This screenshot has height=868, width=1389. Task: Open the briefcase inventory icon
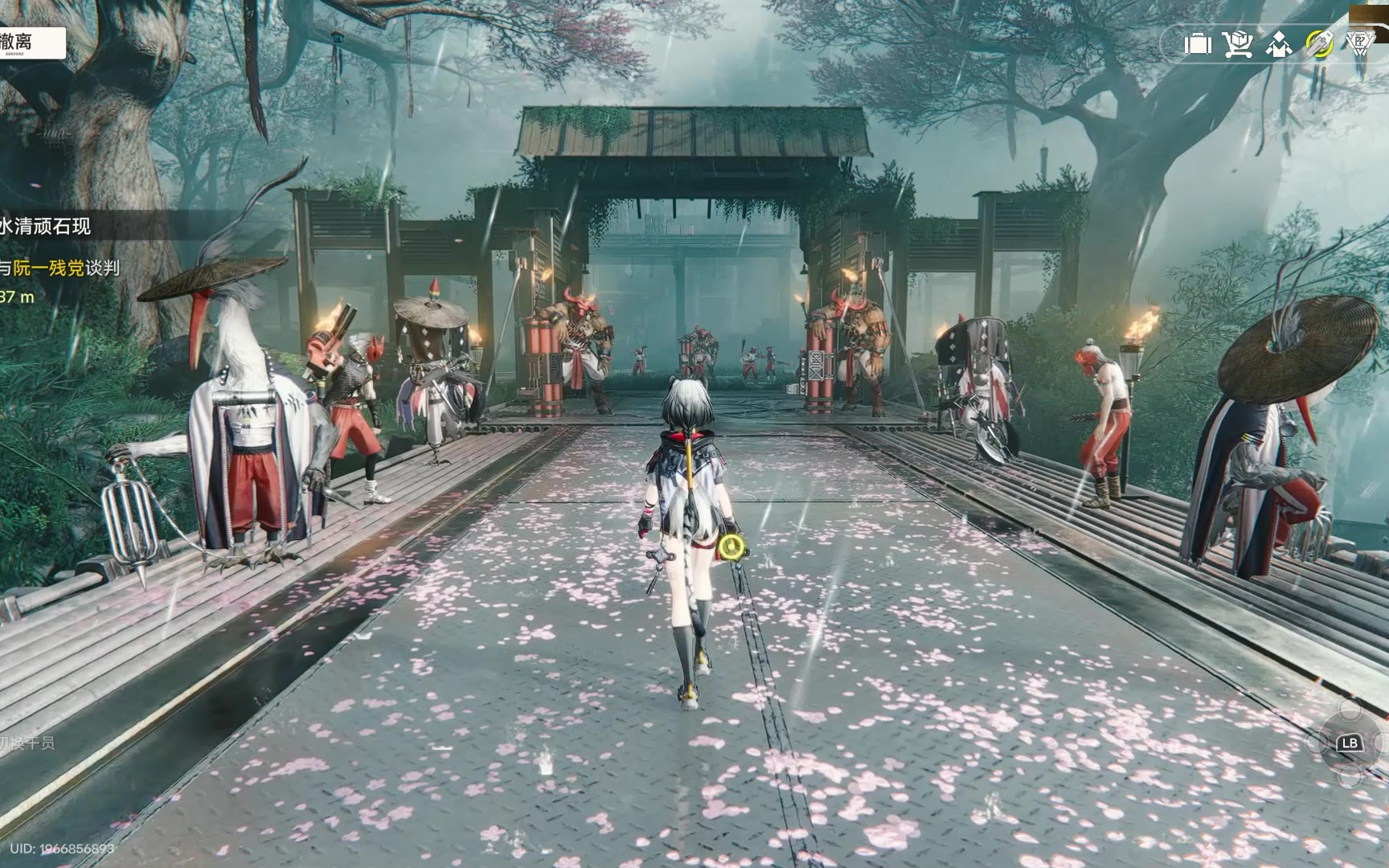click(x=1198, y=43)
